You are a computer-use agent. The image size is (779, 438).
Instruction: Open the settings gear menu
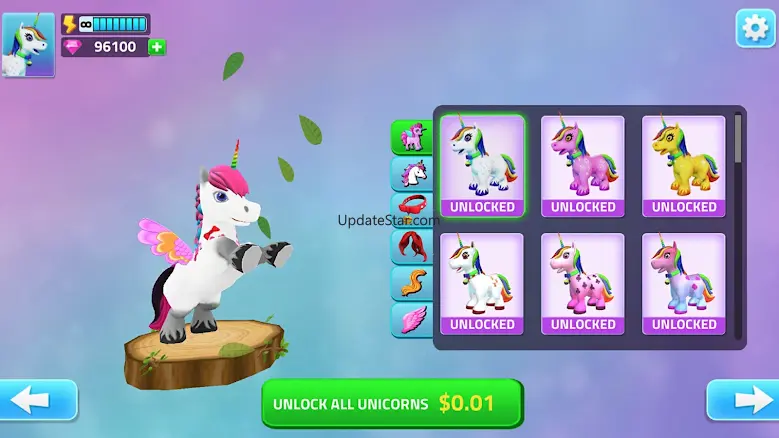(756, 28)
